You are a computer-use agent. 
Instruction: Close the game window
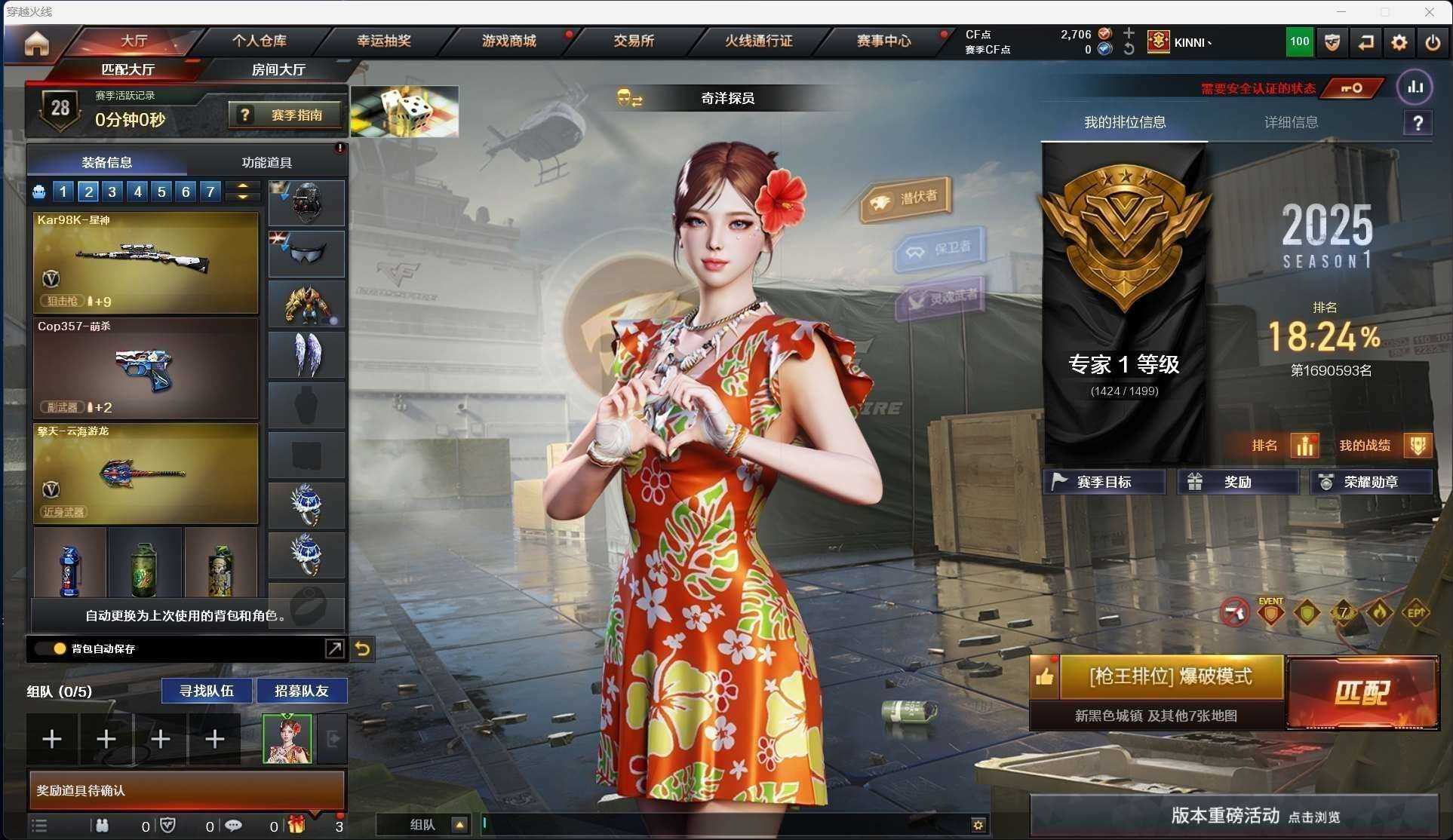coord(1429,11)
